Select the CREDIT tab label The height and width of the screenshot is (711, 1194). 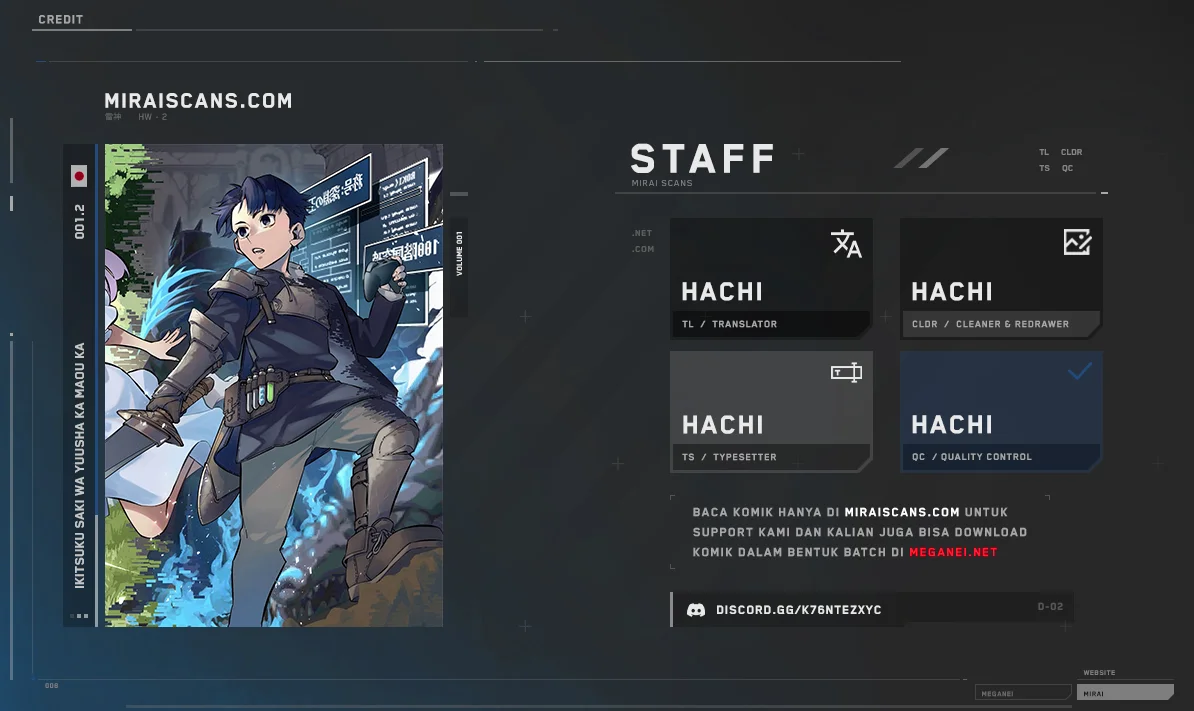tap(61, 20)
